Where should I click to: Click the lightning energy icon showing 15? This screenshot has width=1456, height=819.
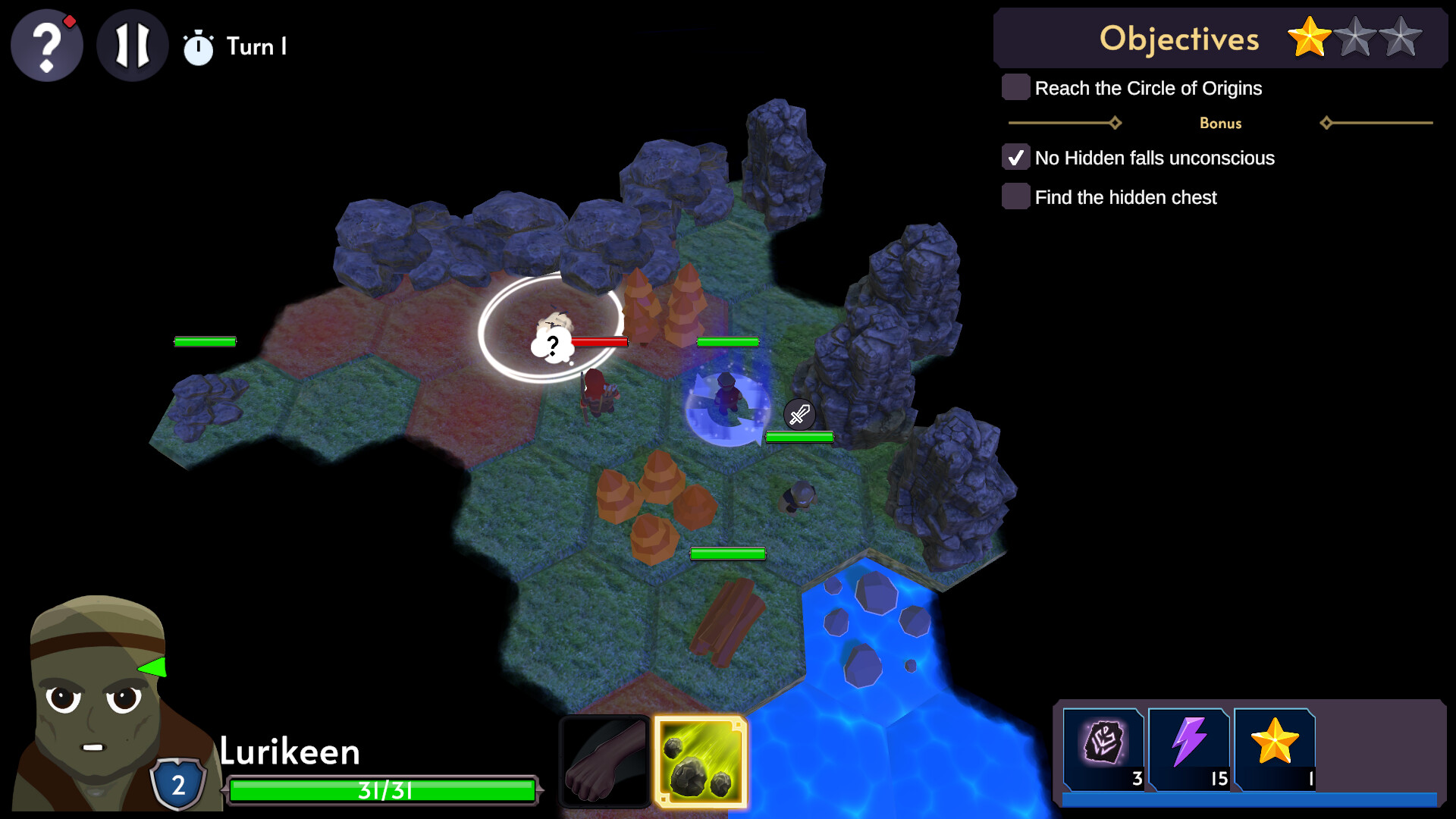(x=1189, y=749)
